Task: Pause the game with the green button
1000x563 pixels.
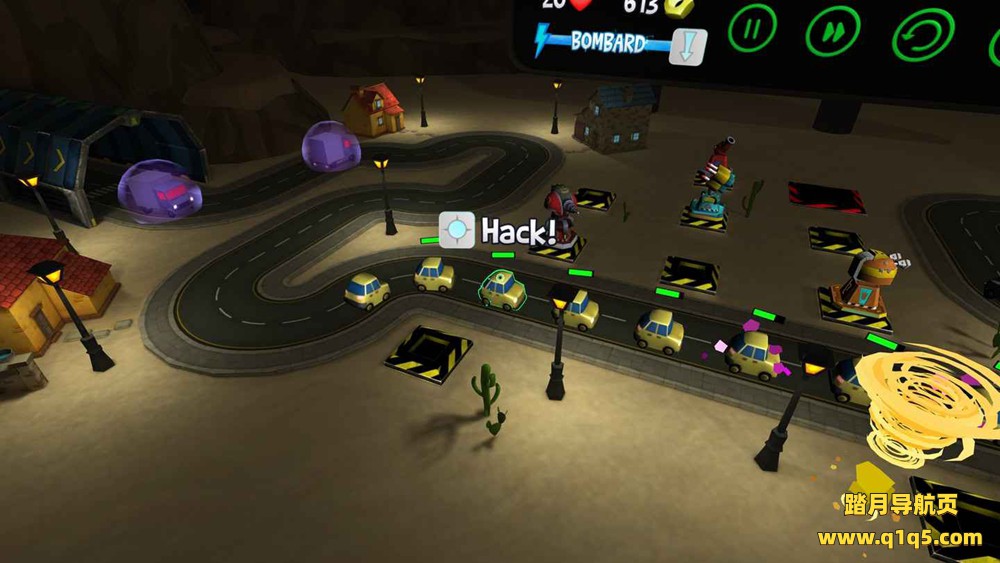Action: point(752,29)
